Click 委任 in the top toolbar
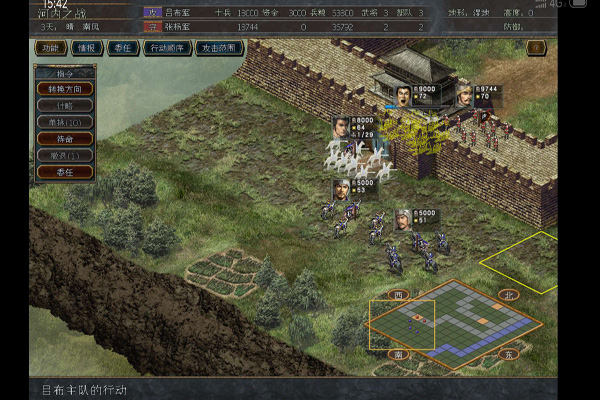The height and width of the screenshot is (400, 600). [x=122, y=48]
